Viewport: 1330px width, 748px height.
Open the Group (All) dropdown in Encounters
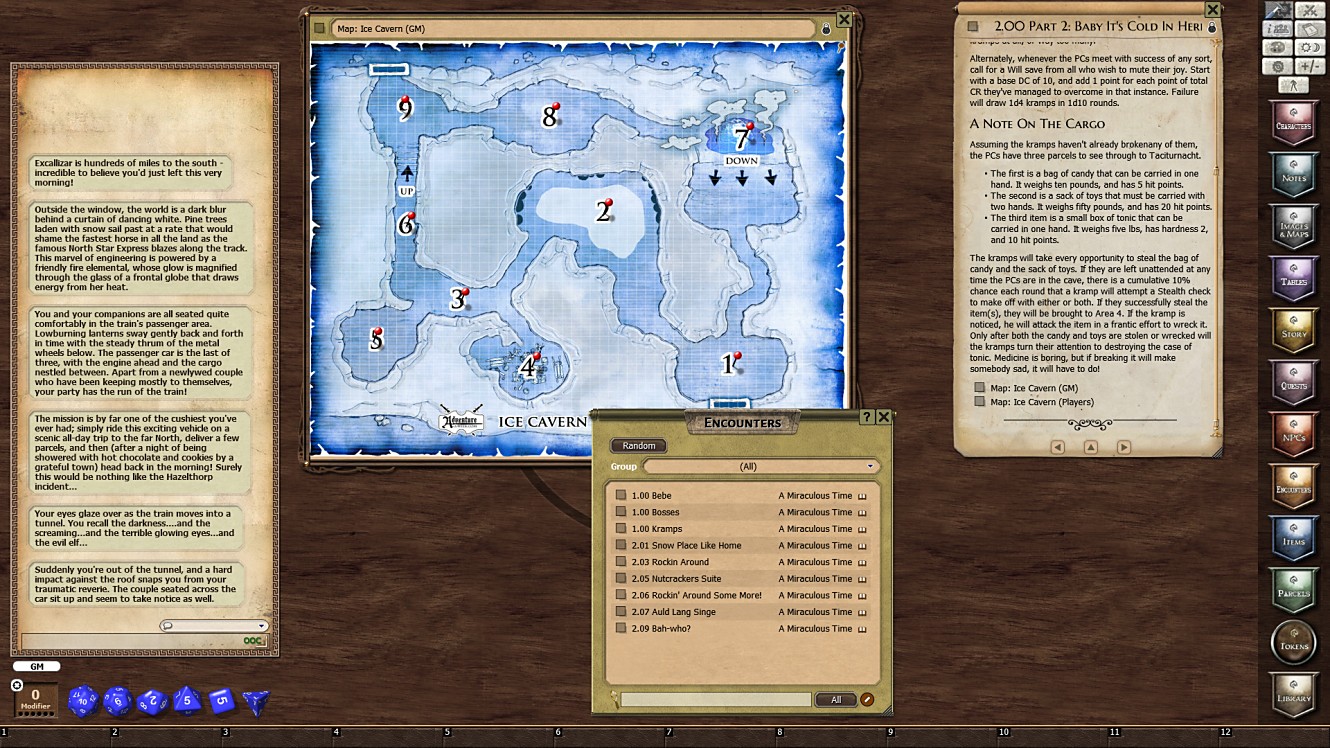click(763, 466)
